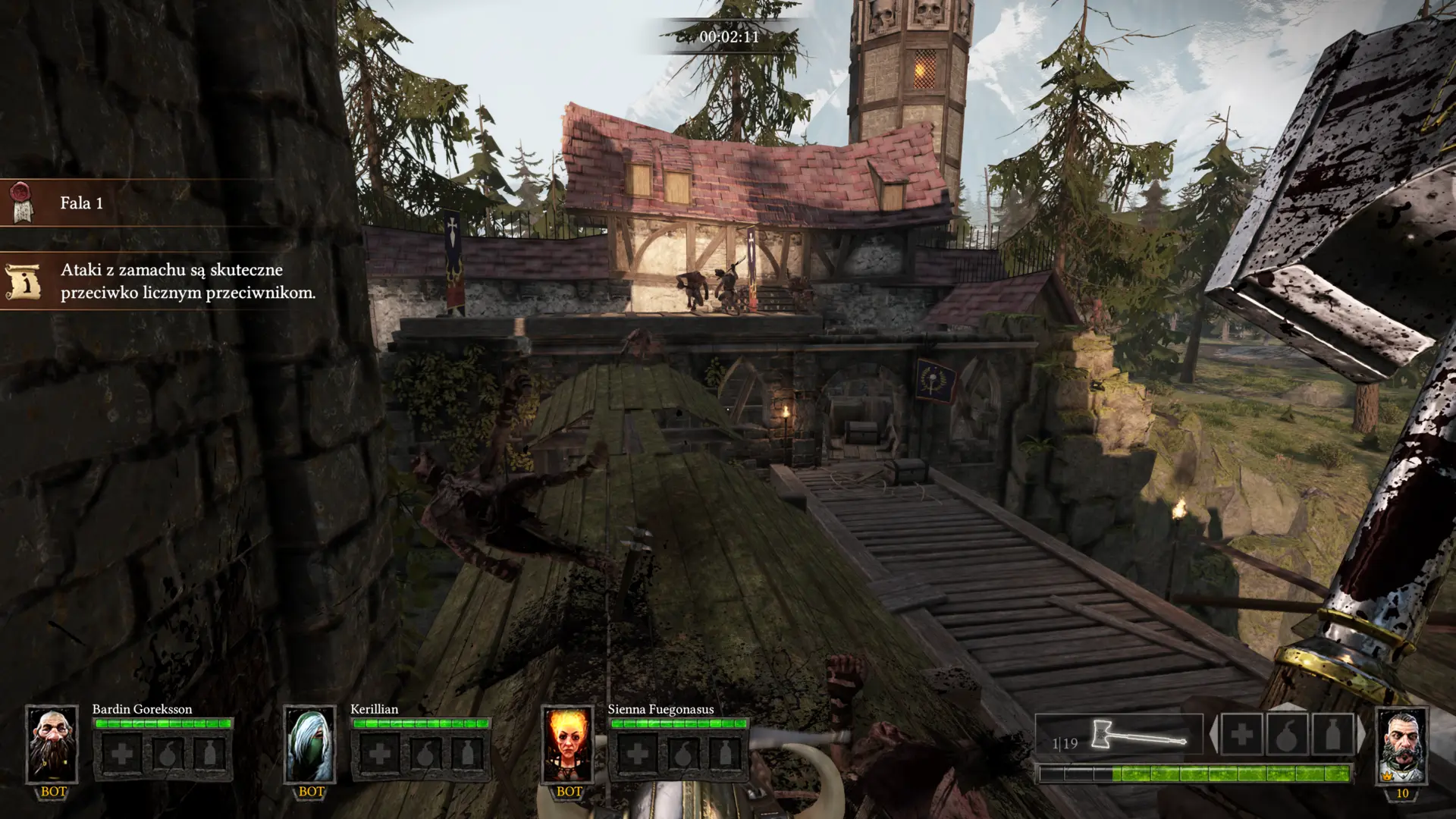
Task: Select the player's potion slot
Action: (x=1332, y=734)
